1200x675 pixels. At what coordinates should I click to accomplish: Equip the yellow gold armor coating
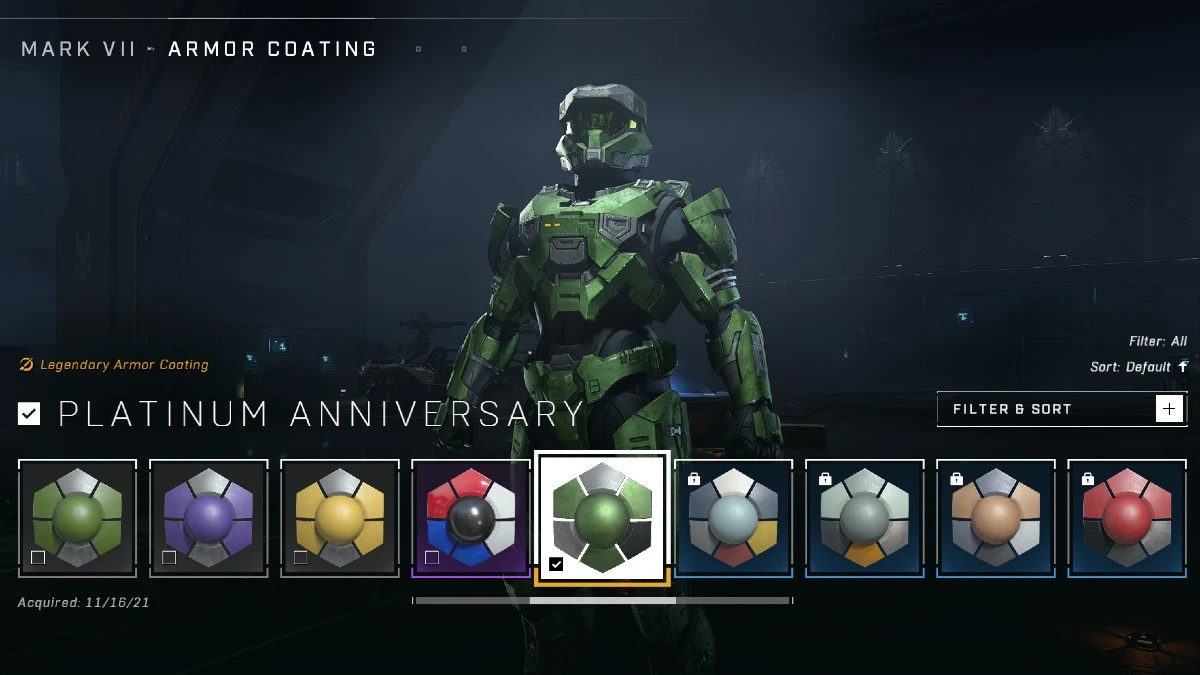340,518
